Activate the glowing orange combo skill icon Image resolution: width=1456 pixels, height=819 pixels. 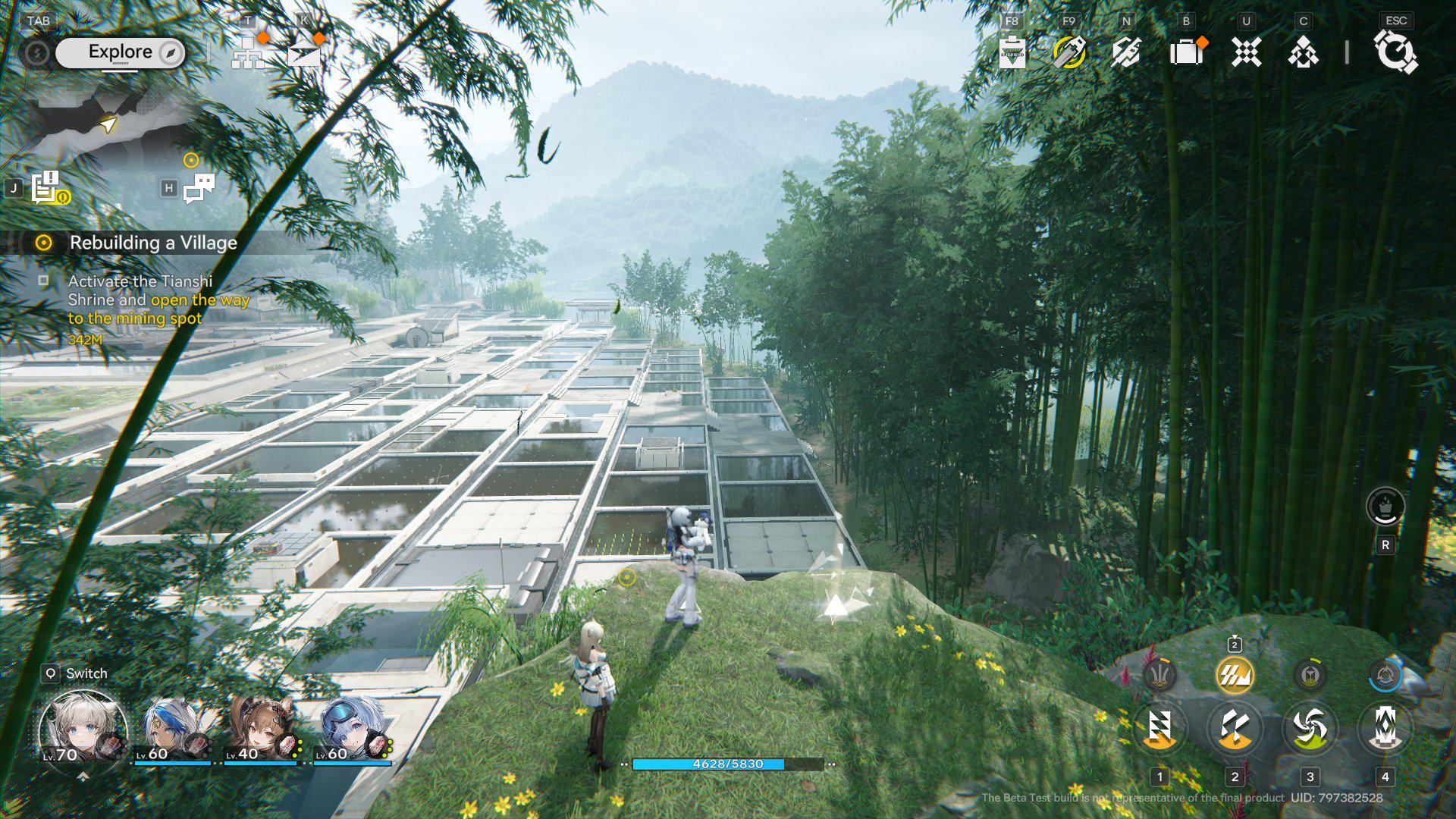(x=1234, y=675)
